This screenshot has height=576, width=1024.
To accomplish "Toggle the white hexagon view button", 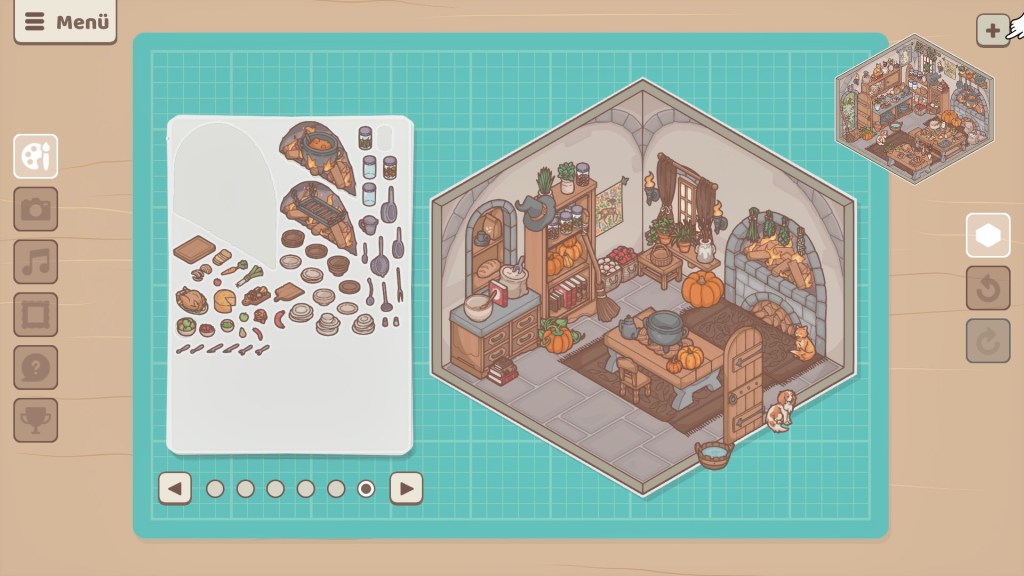I will click(x=988, y=236).
